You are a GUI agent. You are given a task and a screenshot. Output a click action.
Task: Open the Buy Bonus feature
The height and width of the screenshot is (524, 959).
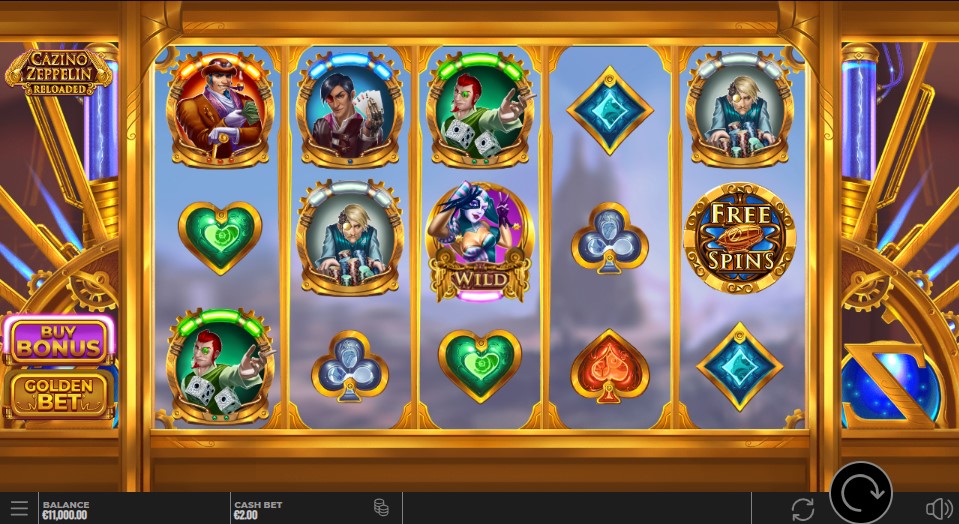pyautogui.click(x=59, y=341)
